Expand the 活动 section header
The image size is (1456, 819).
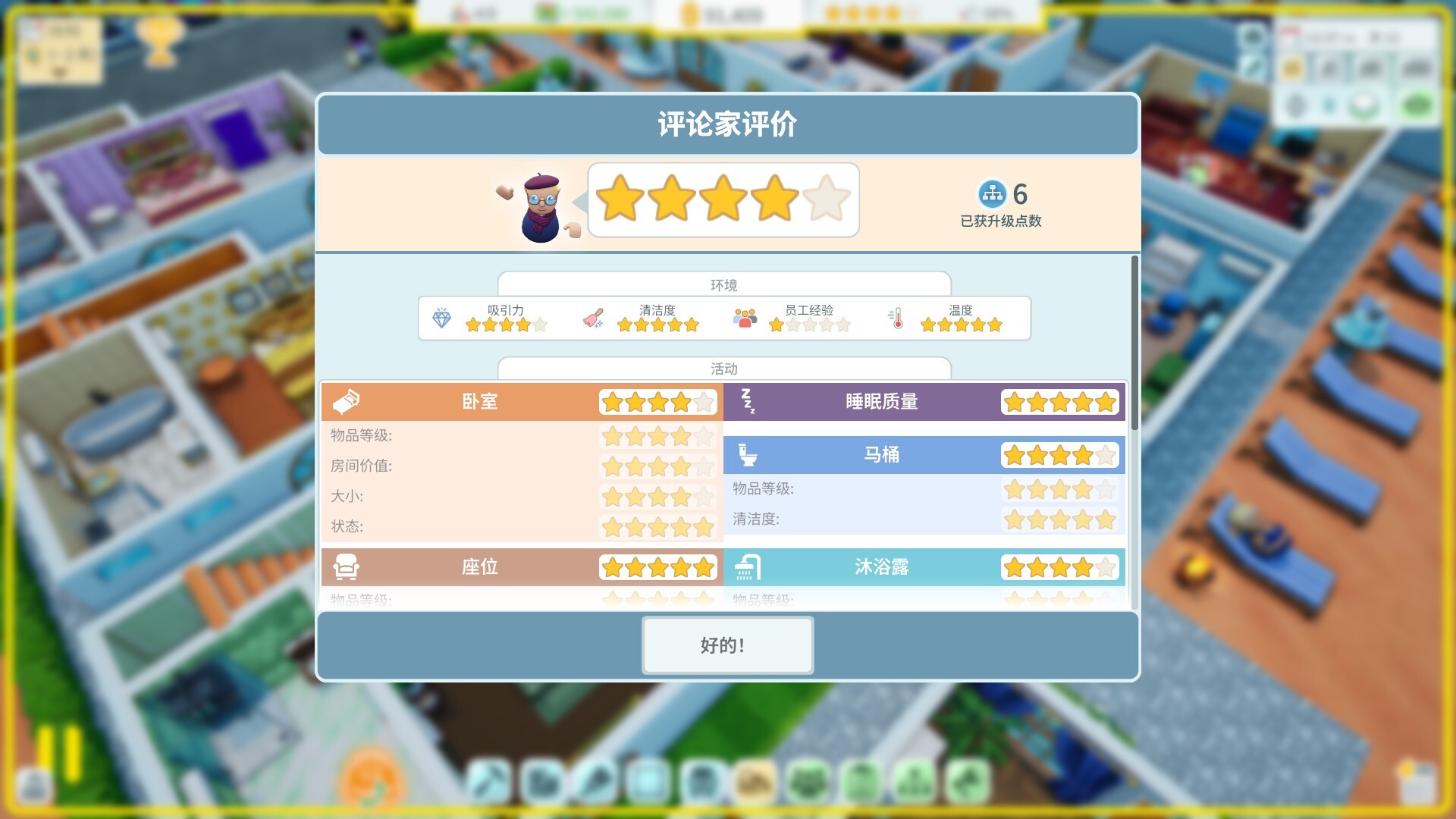723,369
